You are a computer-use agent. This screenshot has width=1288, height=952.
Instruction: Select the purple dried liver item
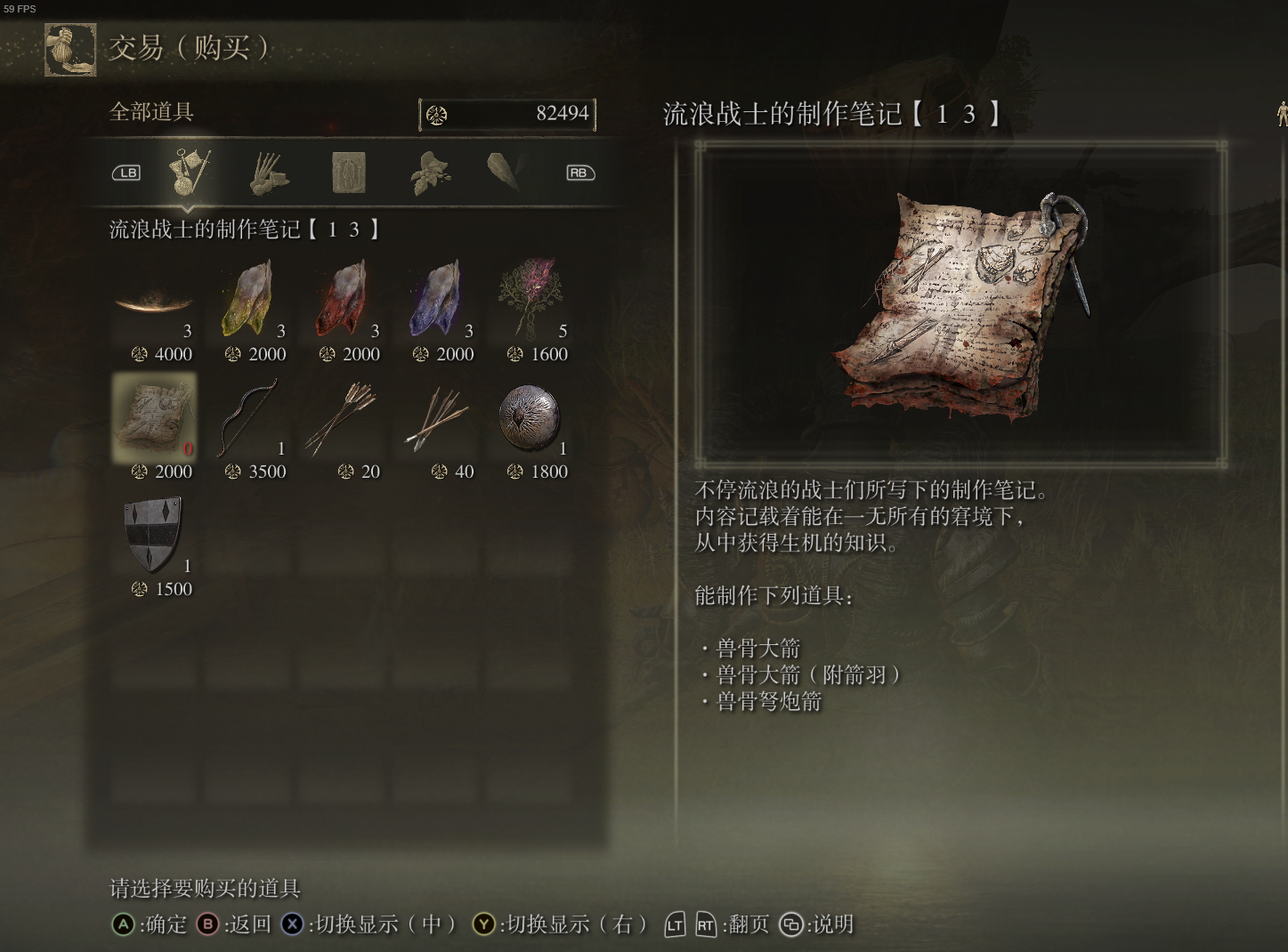point(438,301)
